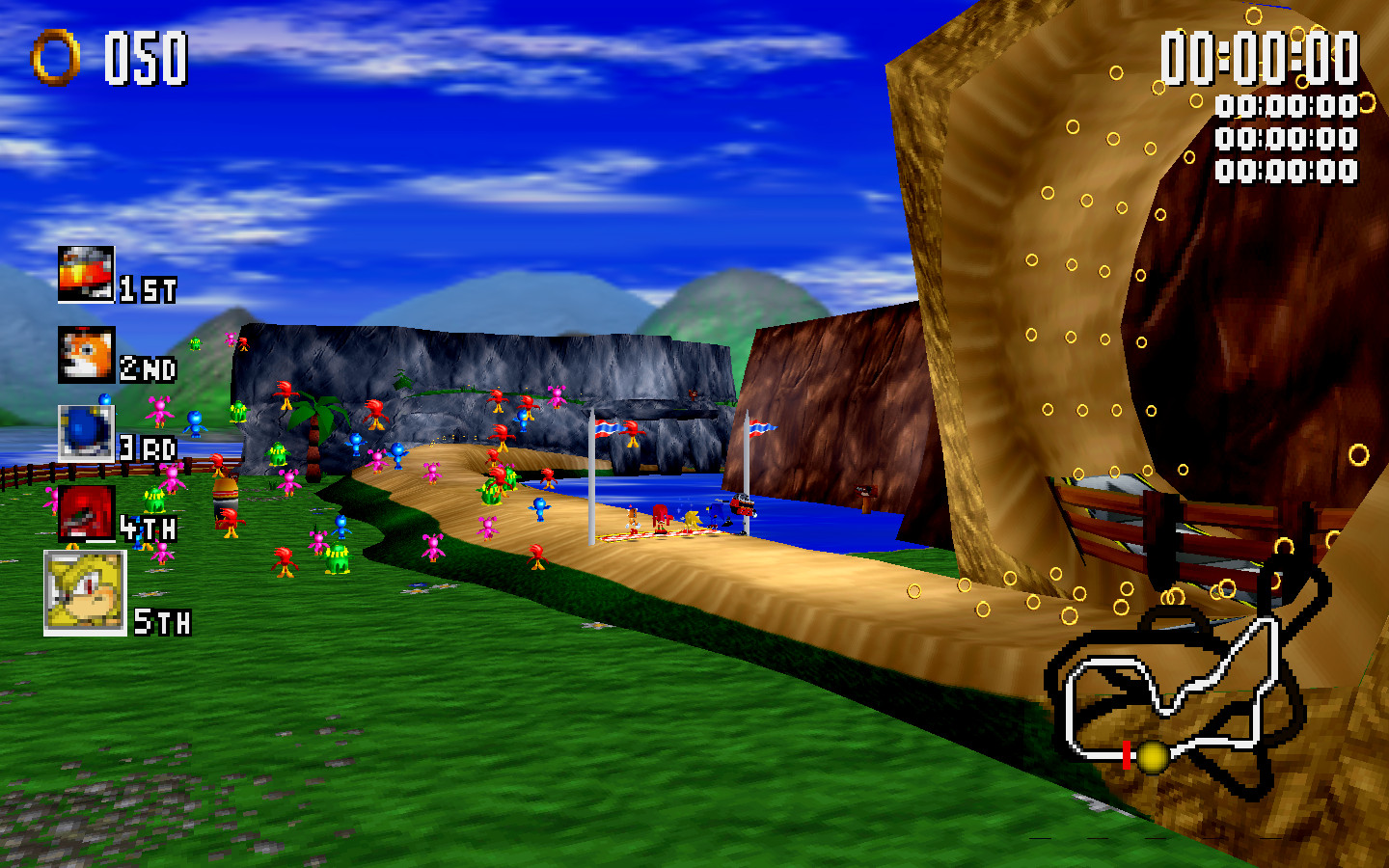Screen dimensions: 1389x868
Task: Select the first lap time entry
Action: point(1283,106)
